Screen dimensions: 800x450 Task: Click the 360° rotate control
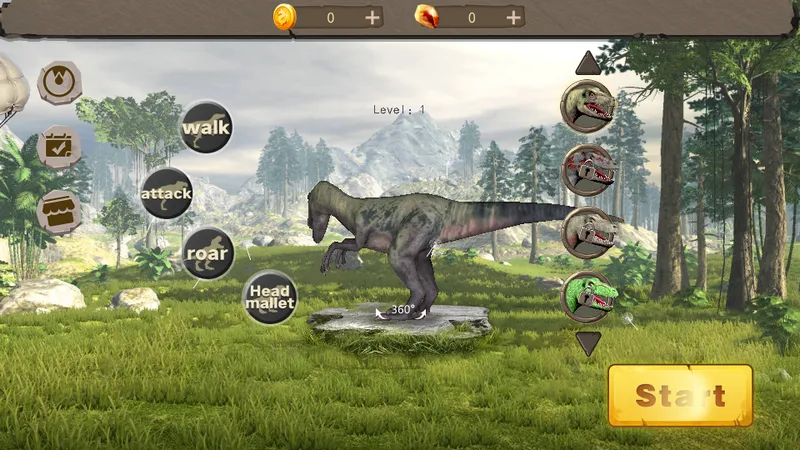pos(402,310)
